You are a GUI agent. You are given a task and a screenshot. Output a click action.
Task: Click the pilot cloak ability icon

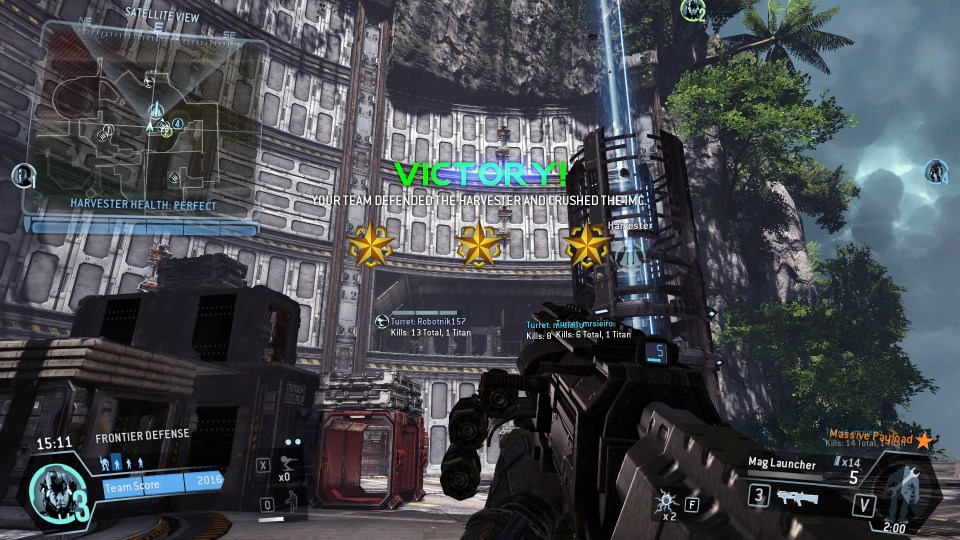[291, 505]
